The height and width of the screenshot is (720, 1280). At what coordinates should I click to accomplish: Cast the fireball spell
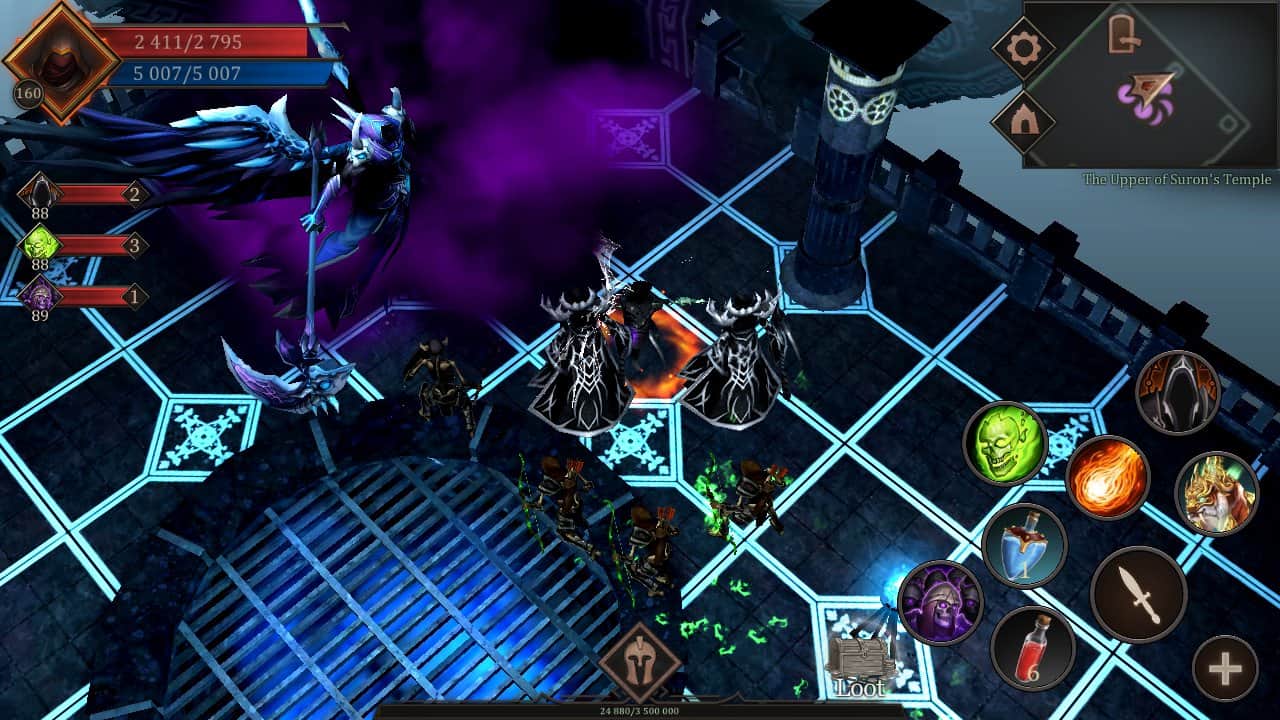[x=1108, y=478]
